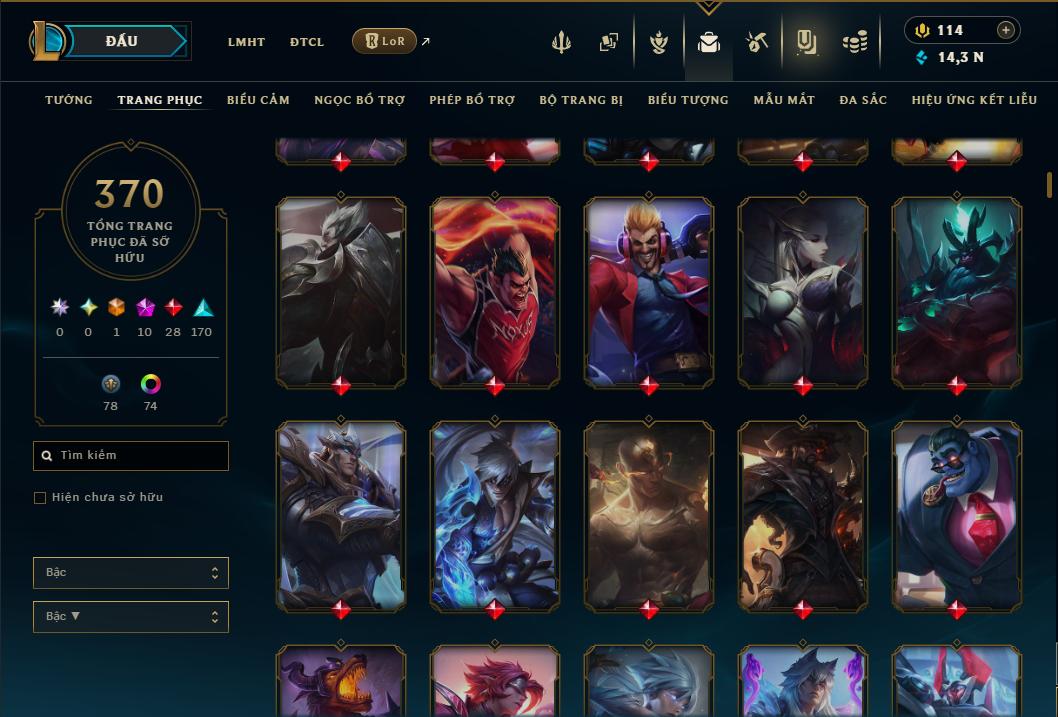Show the MẪU MẮT tab
The image size is (1058, 717).
click(784, 100)
